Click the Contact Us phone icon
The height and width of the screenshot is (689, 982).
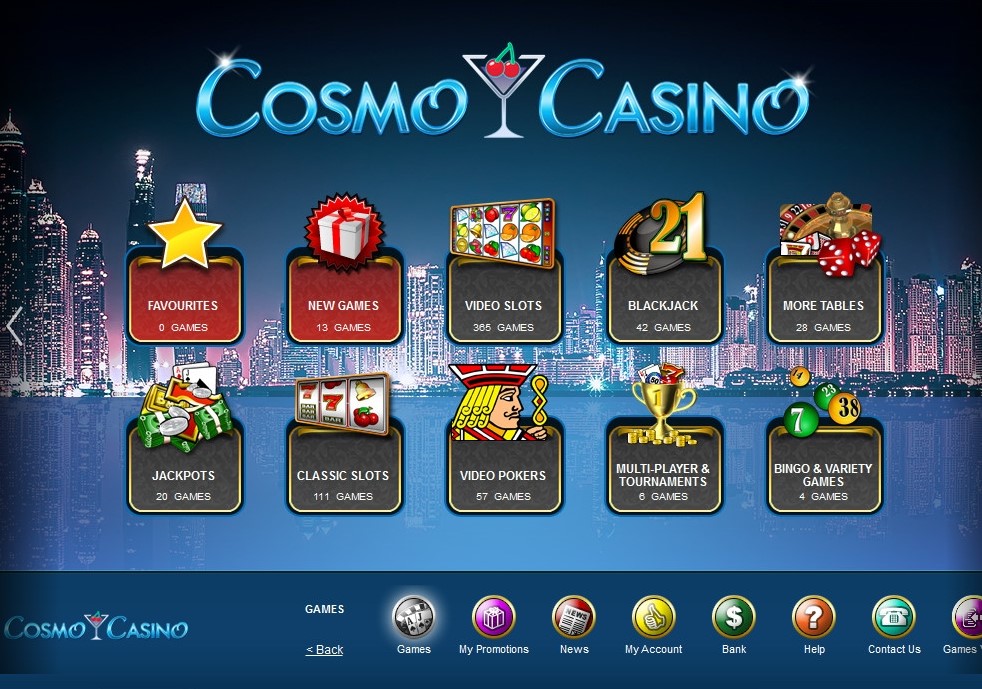pyautogui.click(x=894, y=618)
